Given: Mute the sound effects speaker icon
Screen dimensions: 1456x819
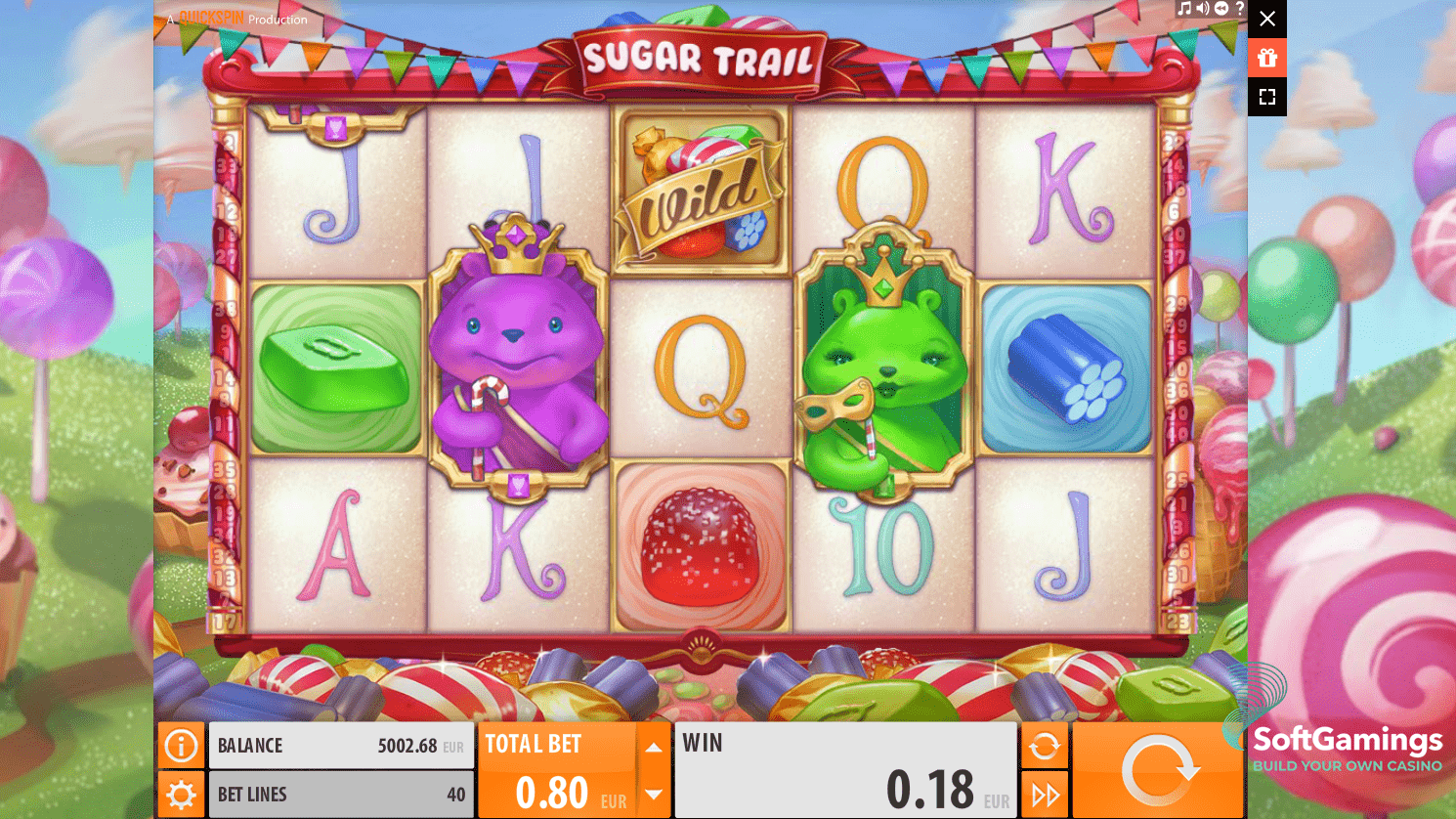Looking at the screenshot, I should coord(1202,9).
